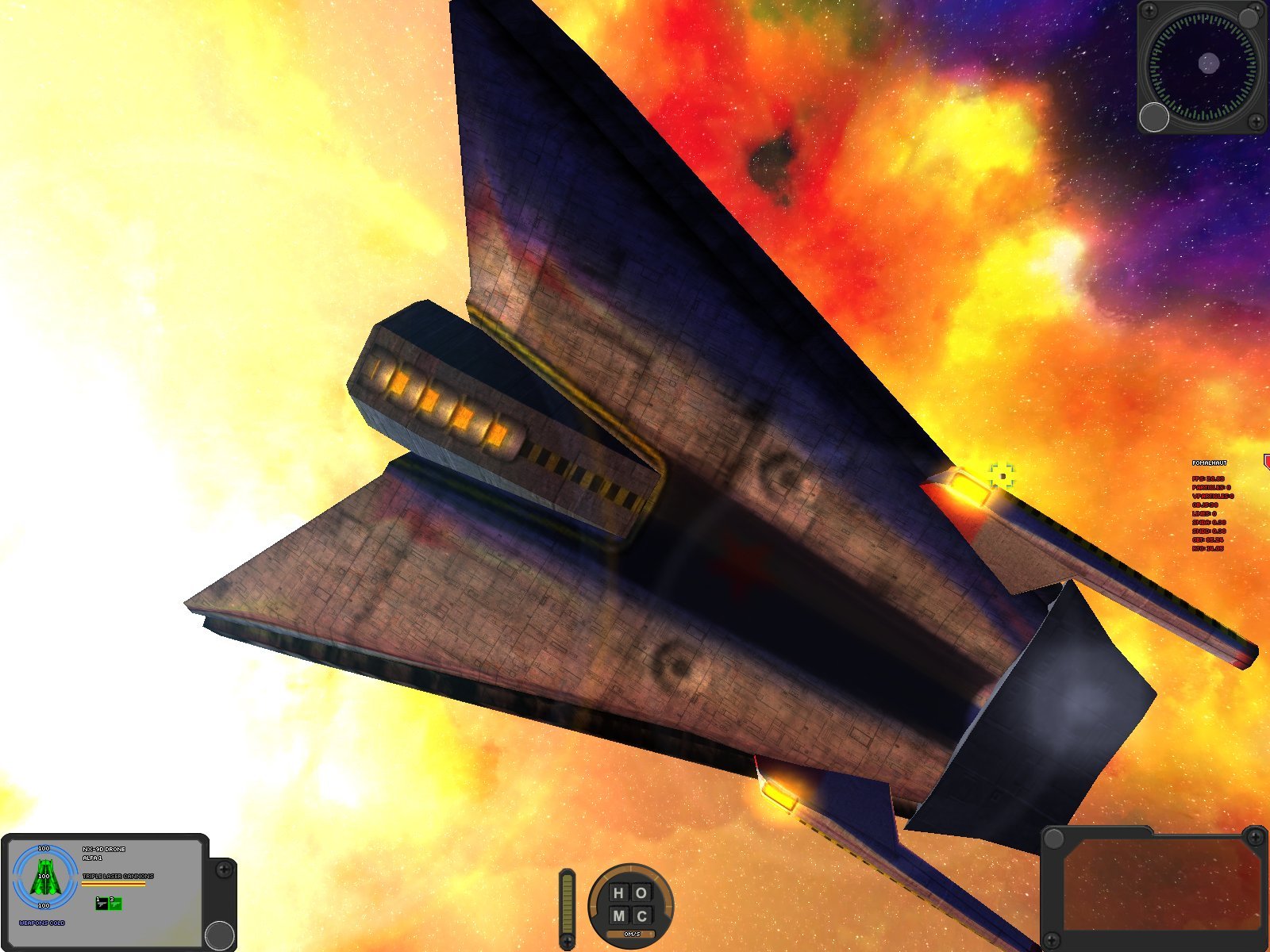This screenshot has height=952, width=1270.
Task: Click the NX-9D DRONE title text
Action: (x=103, y=849)
